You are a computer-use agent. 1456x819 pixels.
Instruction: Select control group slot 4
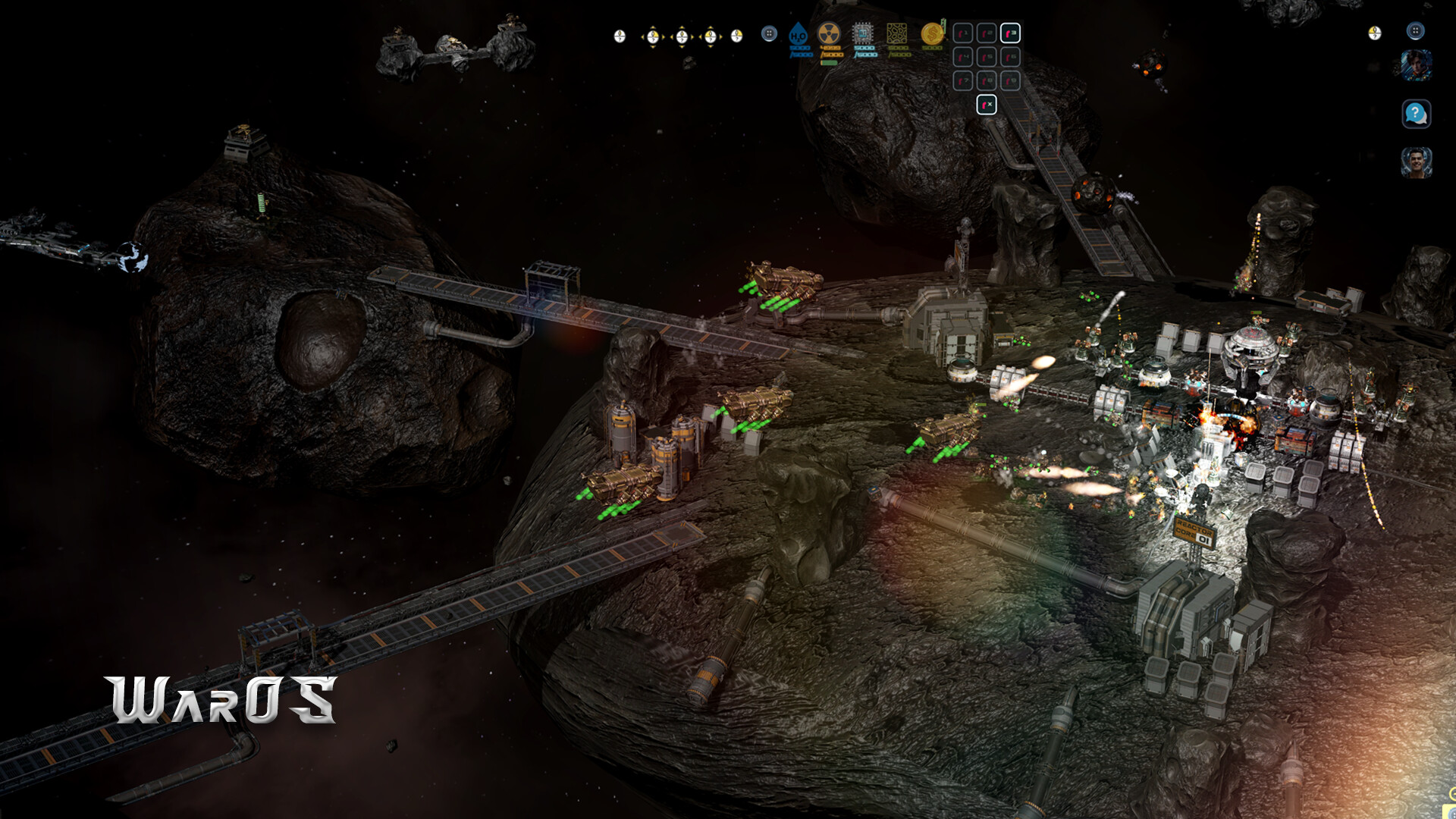pyautogui.click(x=962, y=57)
